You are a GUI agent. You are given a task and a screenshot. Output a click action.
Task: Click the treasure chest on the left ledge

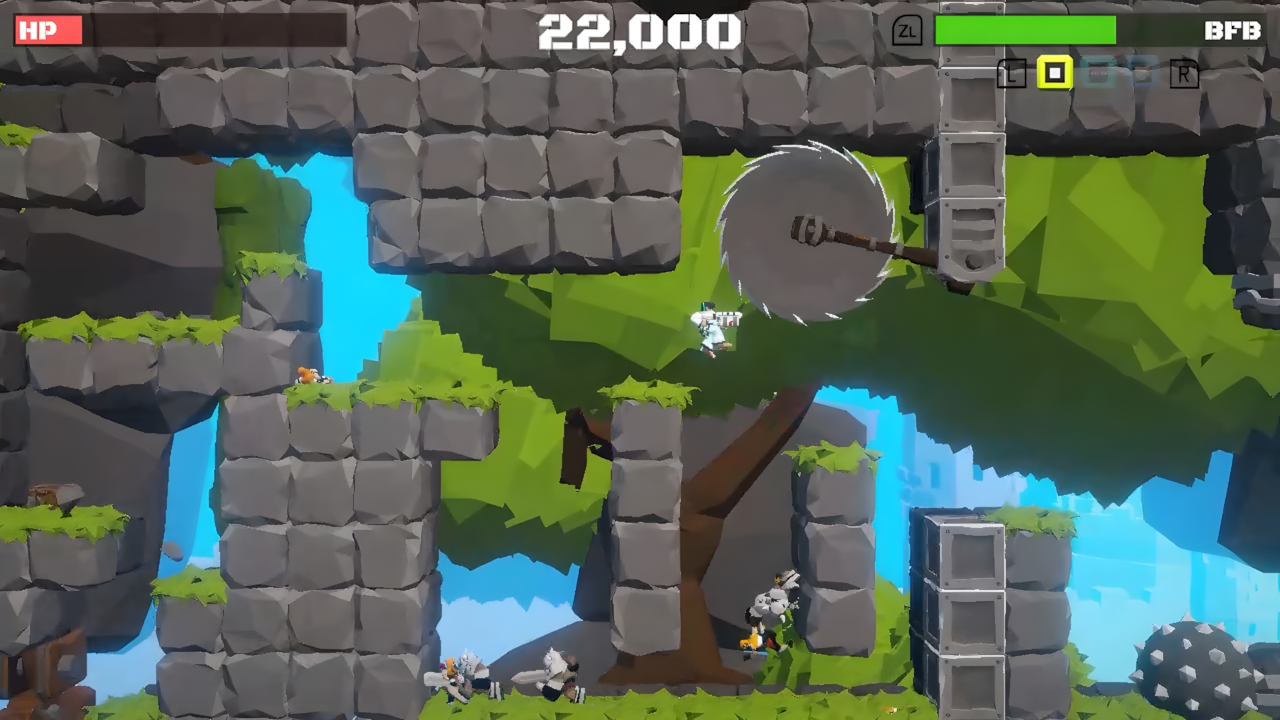coord(55,493)
